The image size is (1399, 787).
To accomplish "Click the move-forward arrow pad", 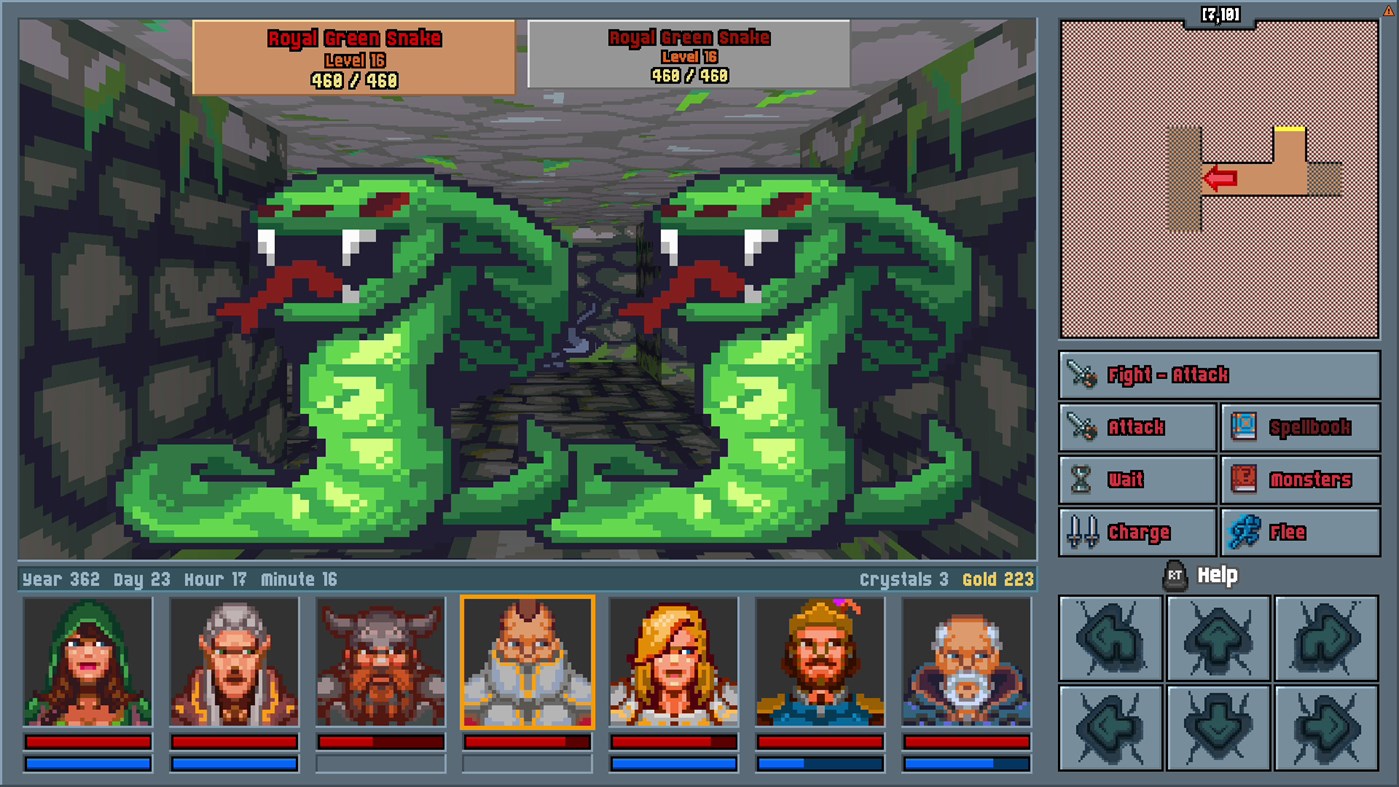I will (x=1218, y=639).
